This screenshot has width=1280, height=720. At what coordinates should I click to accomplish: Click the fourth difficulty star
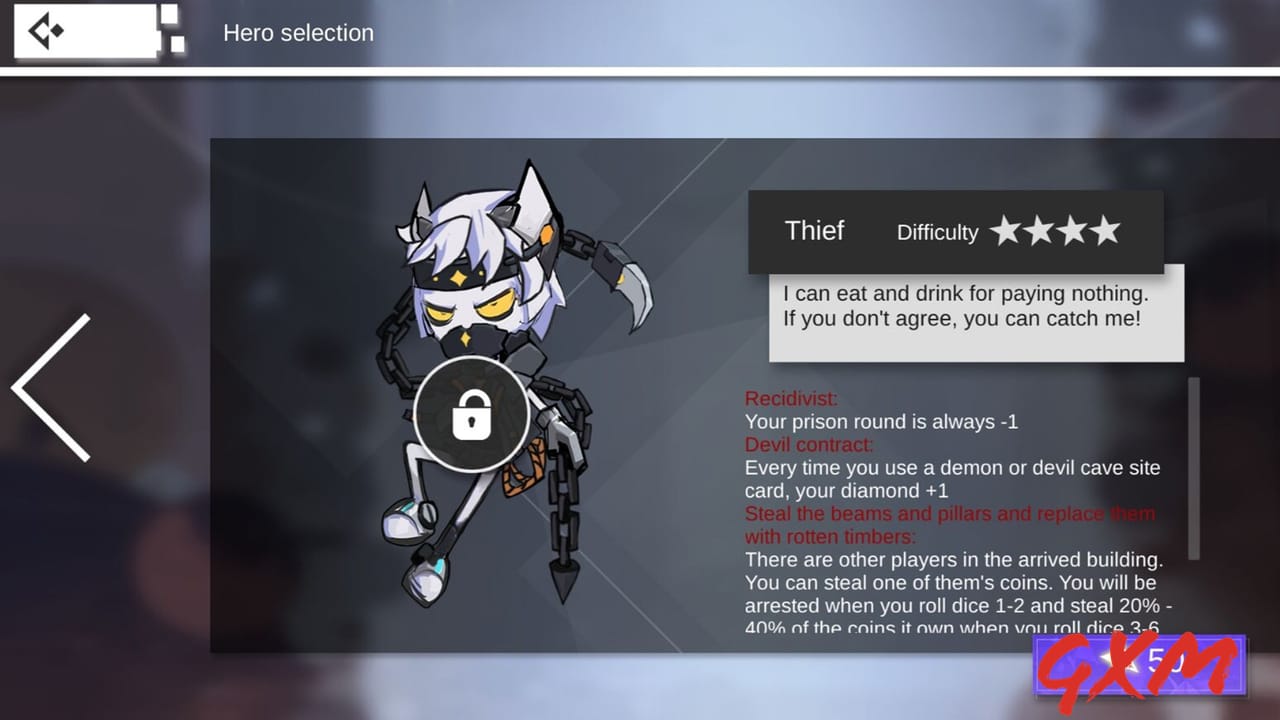1107,231
